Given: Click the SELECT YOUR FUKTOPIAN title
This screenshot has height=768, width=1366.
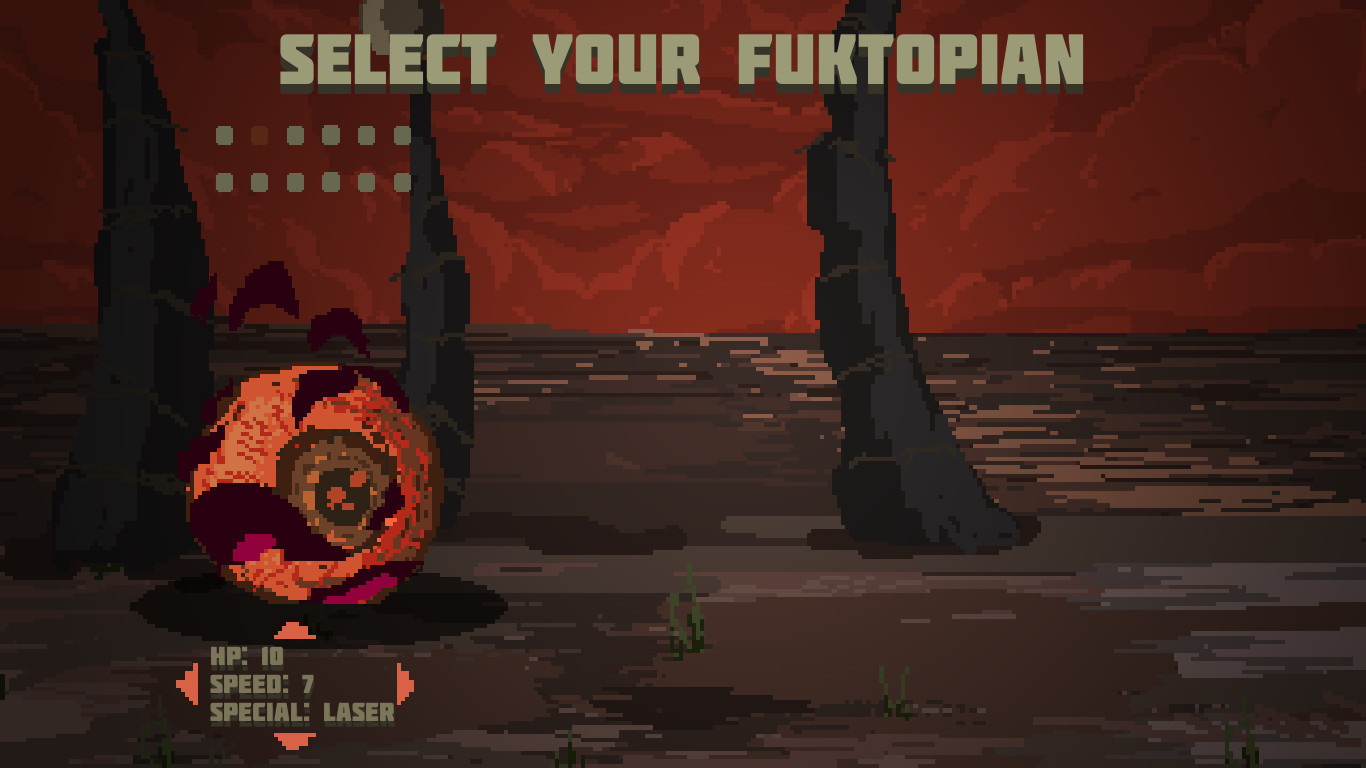Looking at the screenshot, I should point(683,60).
